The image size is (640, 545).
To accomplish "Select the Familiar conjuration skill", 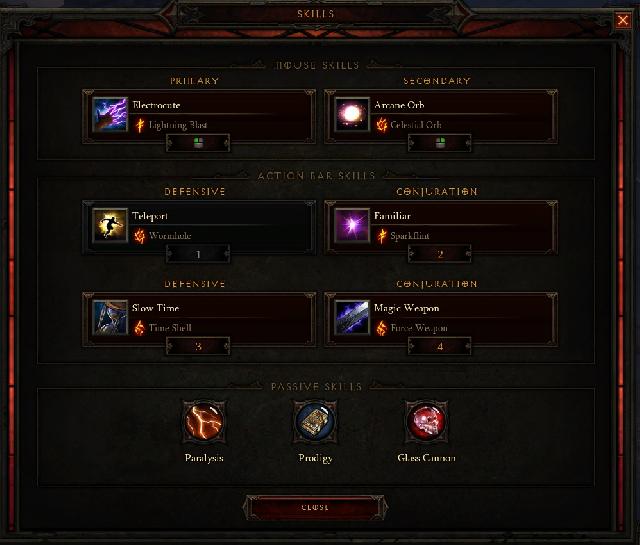I will click(441, 226).
